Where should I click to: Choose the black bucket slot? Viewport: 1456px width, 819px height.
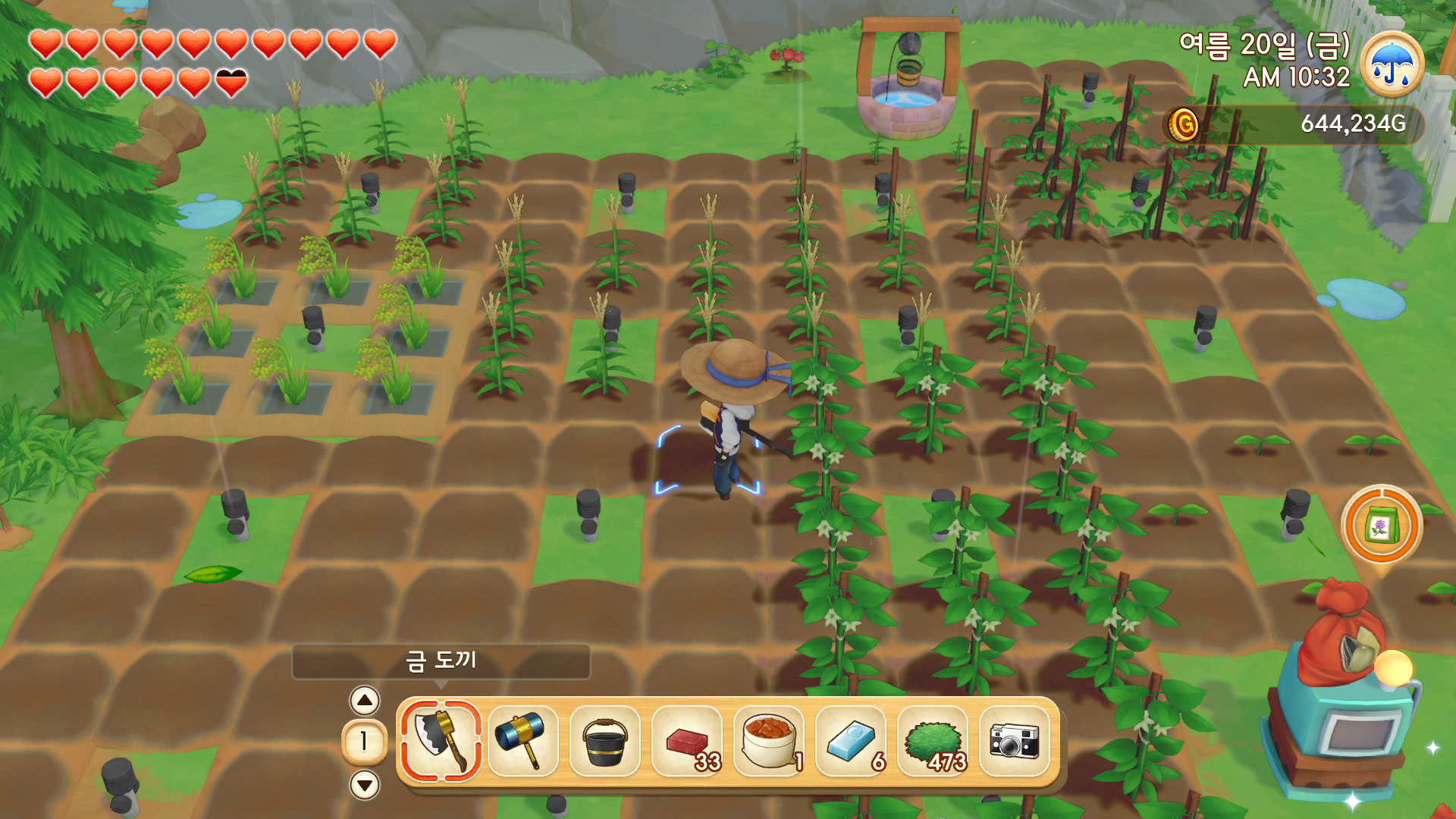tap(604, 741)
